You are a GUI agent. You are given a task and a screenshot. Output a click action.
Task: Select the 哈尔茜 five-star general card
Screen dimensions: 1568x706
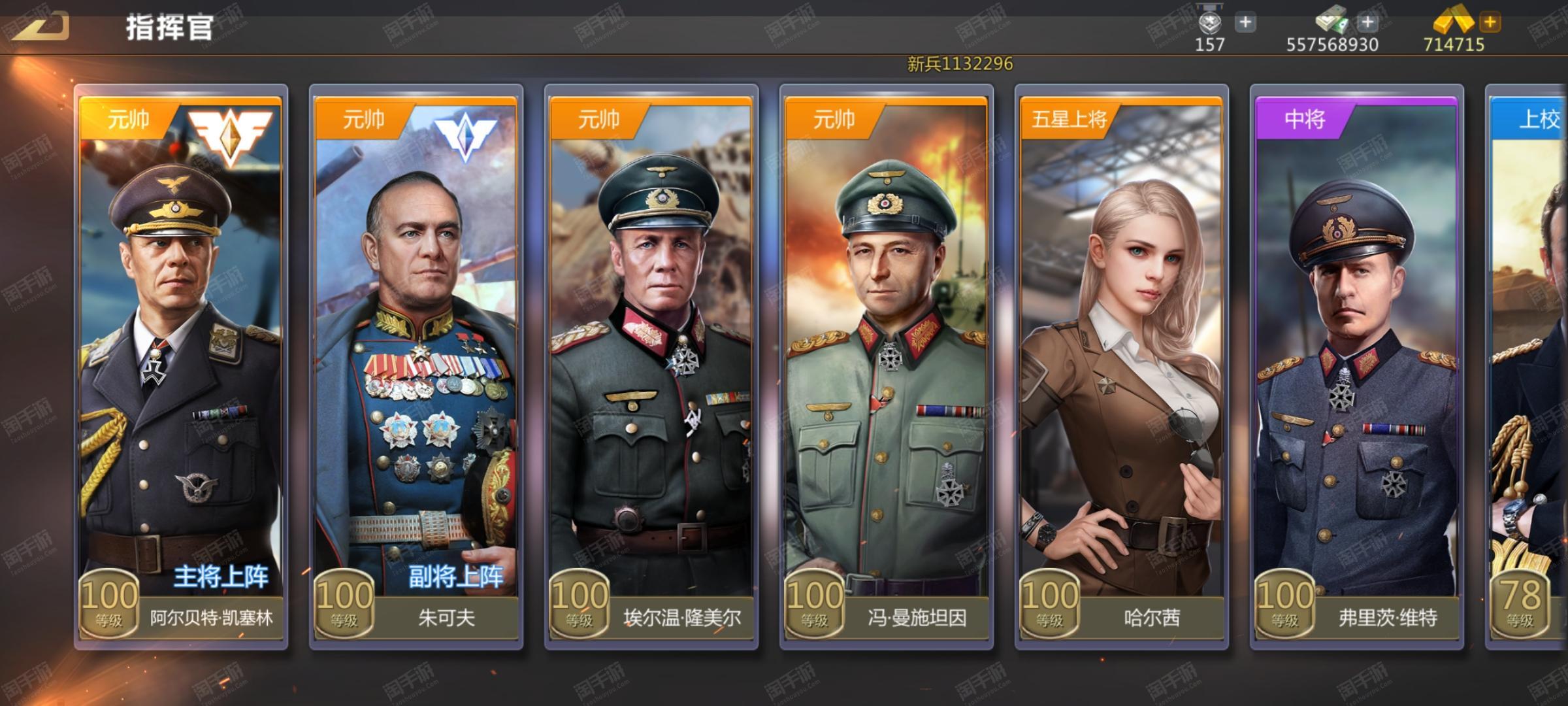1122,366
